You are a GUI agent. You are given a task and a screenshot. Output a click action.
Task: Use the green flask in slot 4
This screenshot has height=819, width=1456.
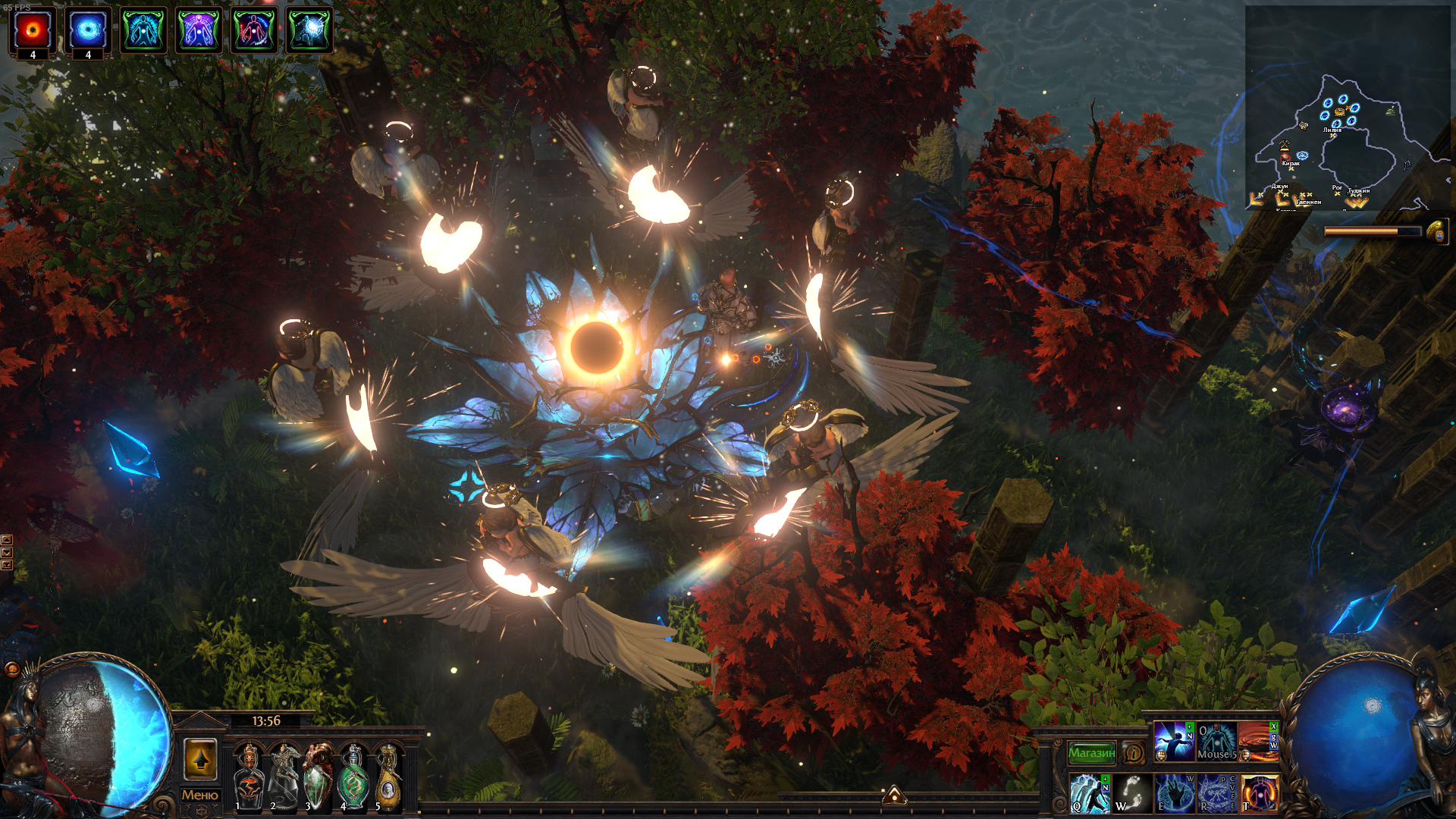pos(353,777)
